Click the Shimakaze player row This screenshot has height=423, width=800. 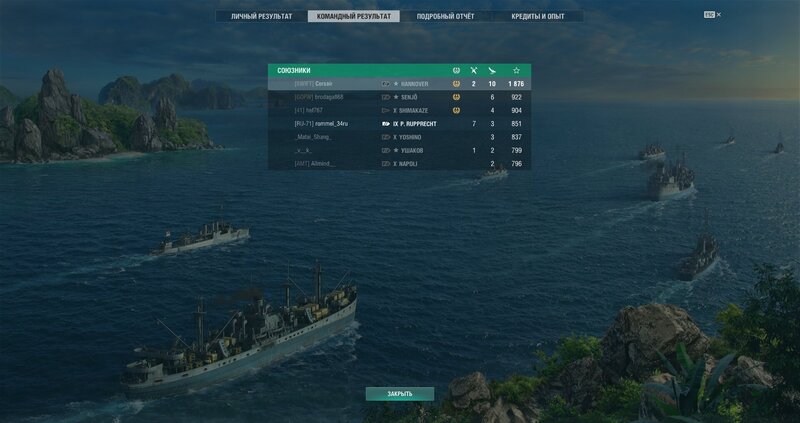pos(399,110)
